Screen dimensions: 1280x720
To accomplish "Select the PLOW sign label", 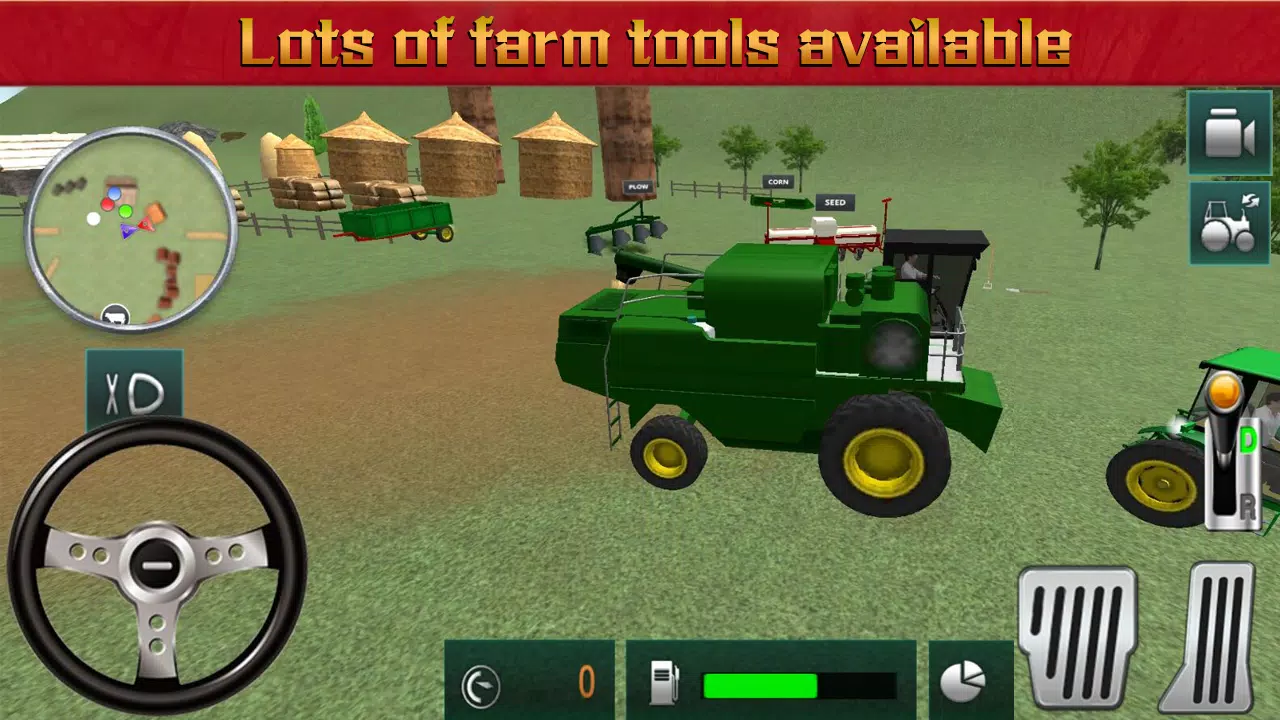I will tap(637, 186).
